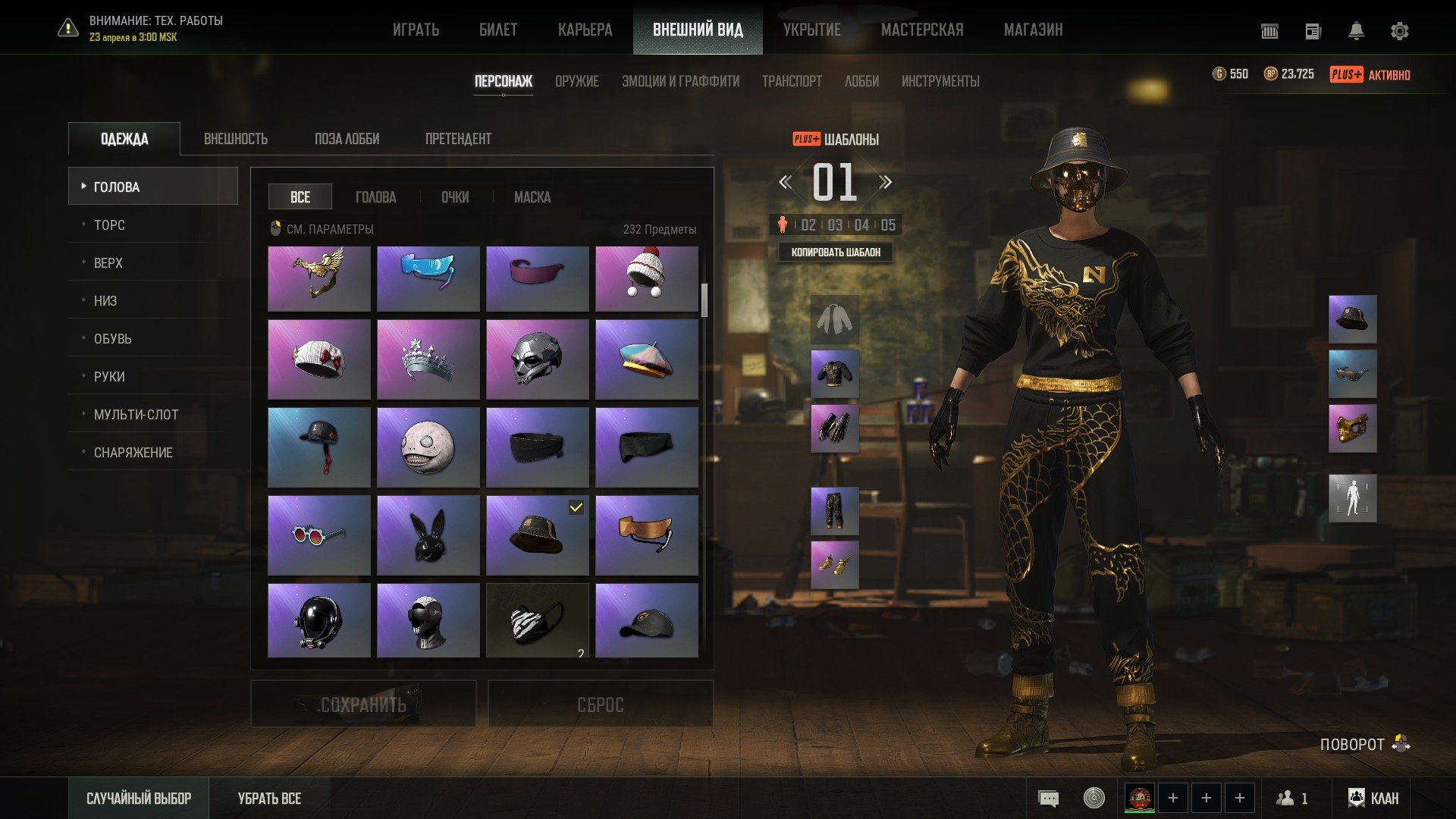The width and height of the screenshot is (1456, 819).
Task: Open the Играть menu
Action: 416,30
